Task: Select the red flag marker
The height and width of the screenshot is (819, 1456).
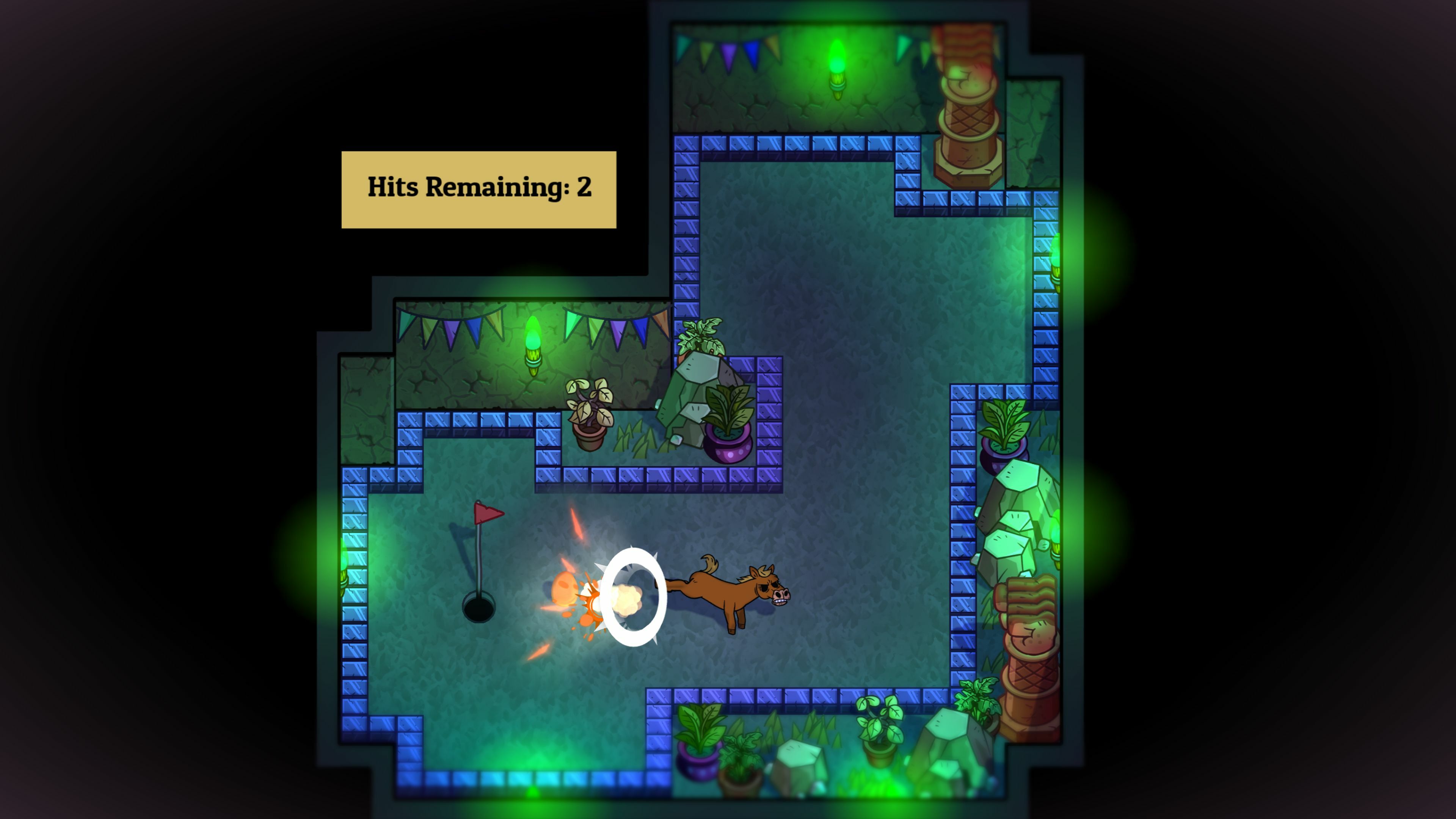Action: click(x=489, y=515)
